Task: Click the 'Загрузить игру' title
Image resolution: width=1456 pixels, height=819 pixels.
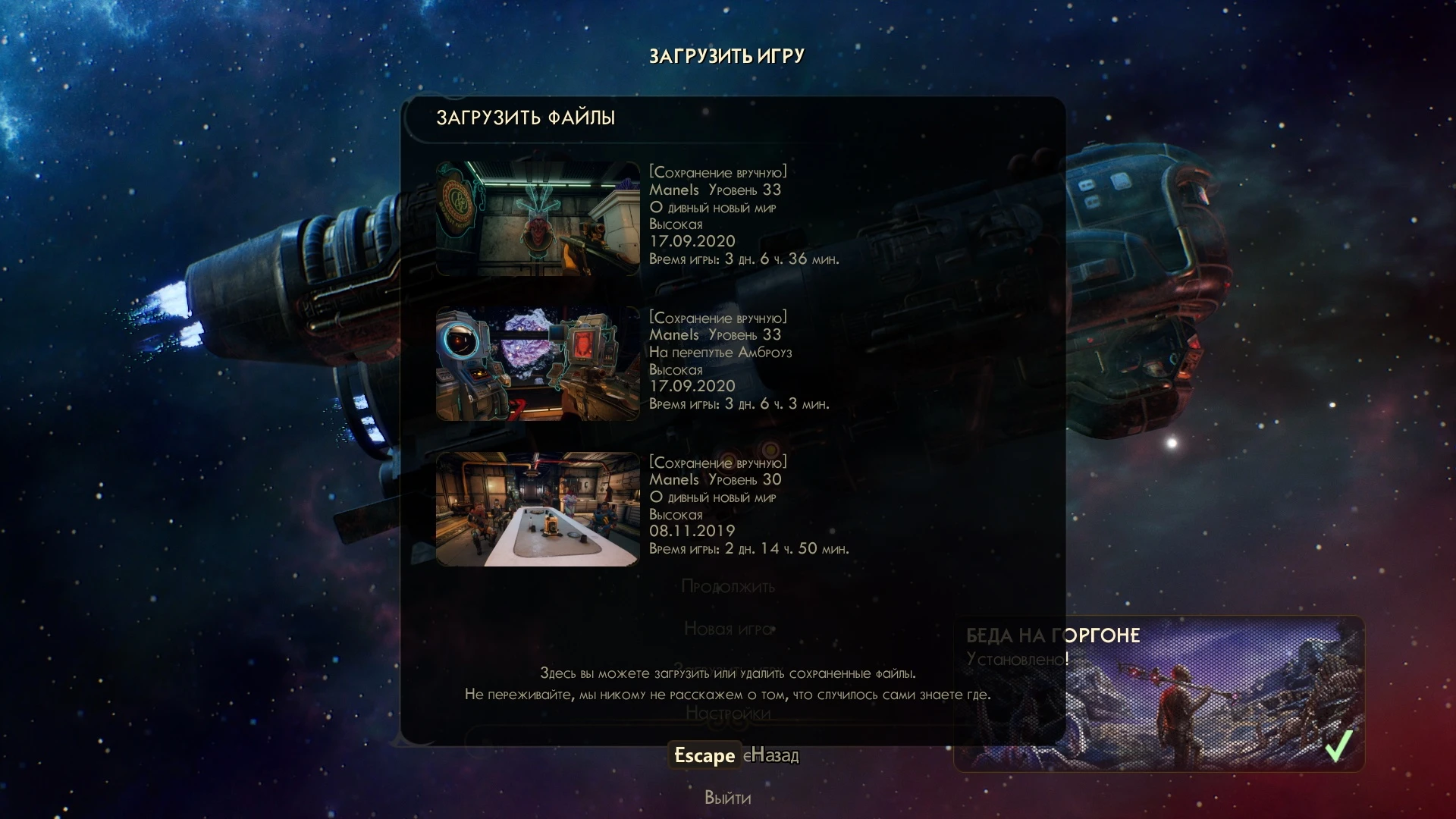Action: tap(726, 55)
